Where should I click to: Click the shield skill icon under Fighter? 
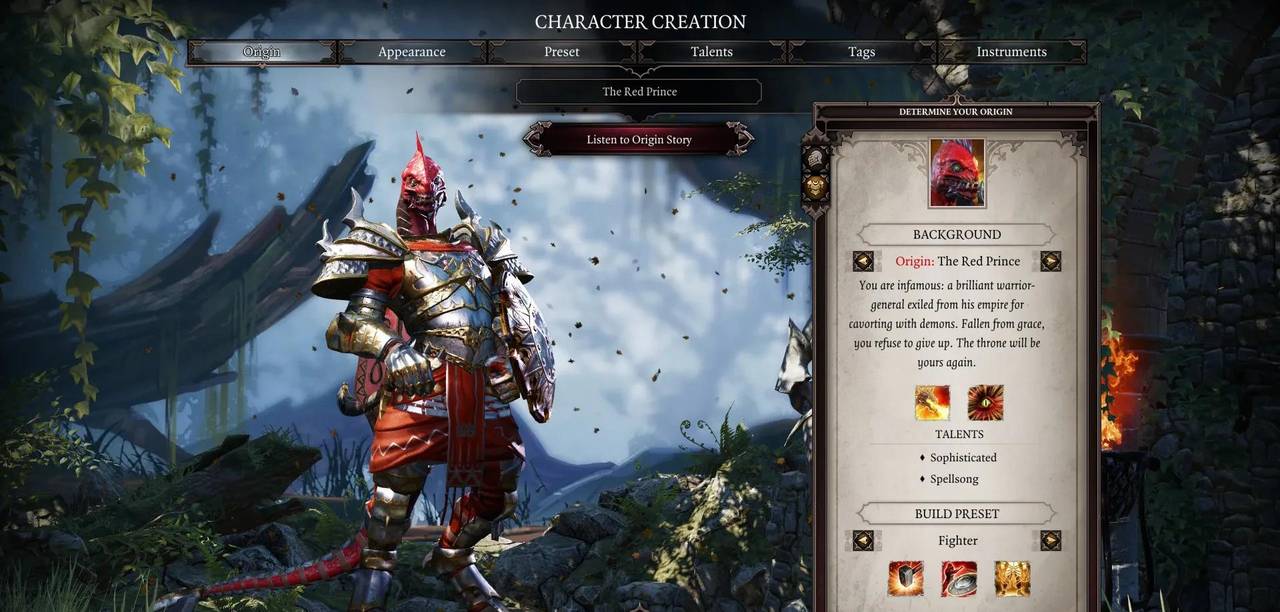(906, 578)
